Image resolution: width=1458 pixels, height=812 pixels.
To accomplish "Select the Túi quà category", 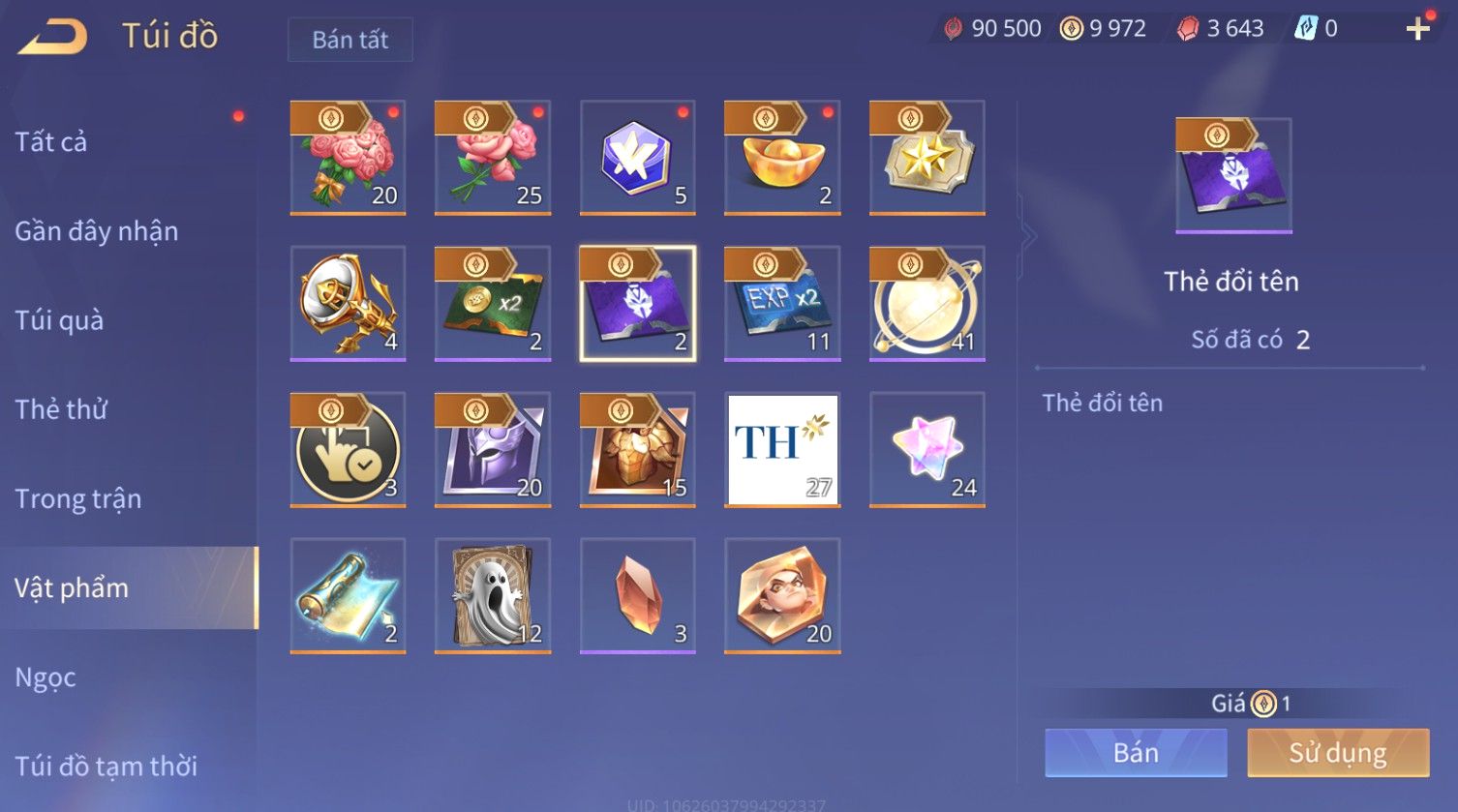I will tap(59, 320).
